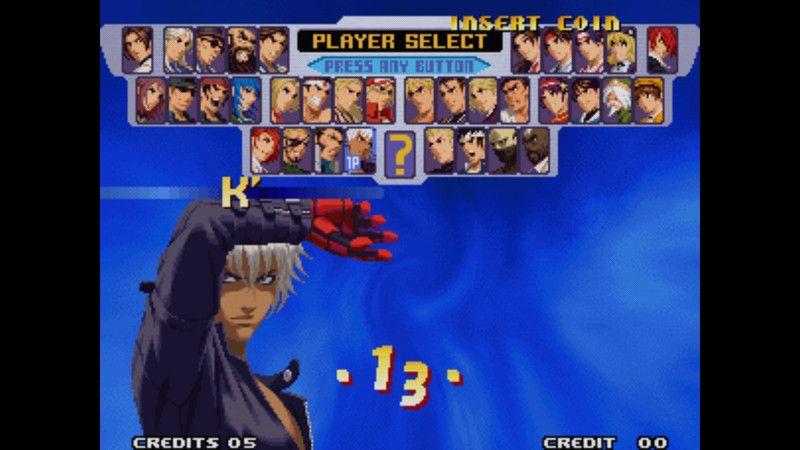800x450 pixels.
Task: Pick the girl with star headband portrait
Action: (x=553, y=99)
